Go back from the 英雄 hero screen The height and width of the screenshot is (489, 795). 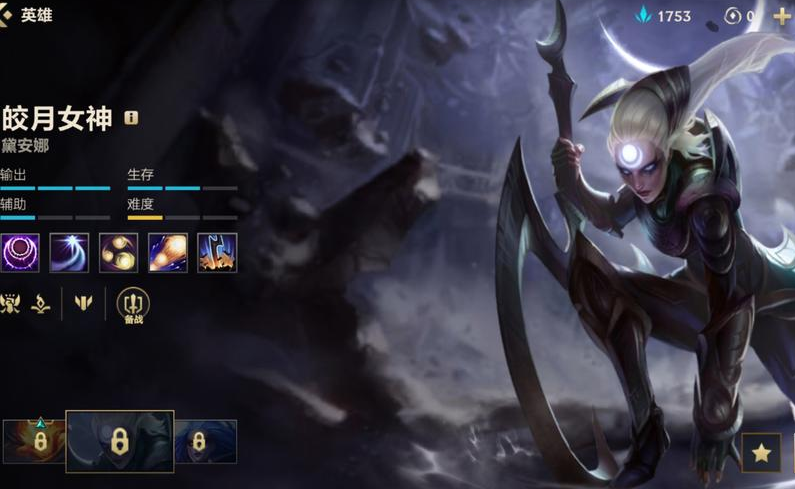point(6,15)
